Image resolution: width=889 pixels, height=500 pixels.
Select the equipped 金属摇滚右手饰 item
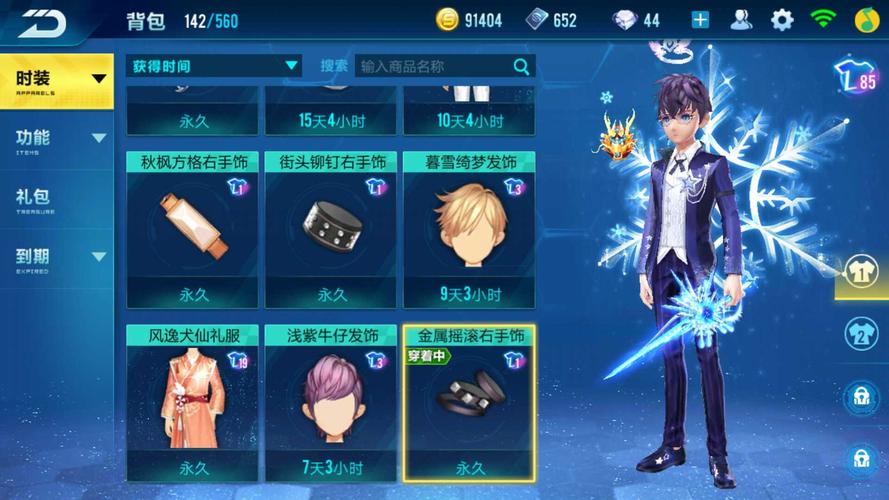[469, 402]
